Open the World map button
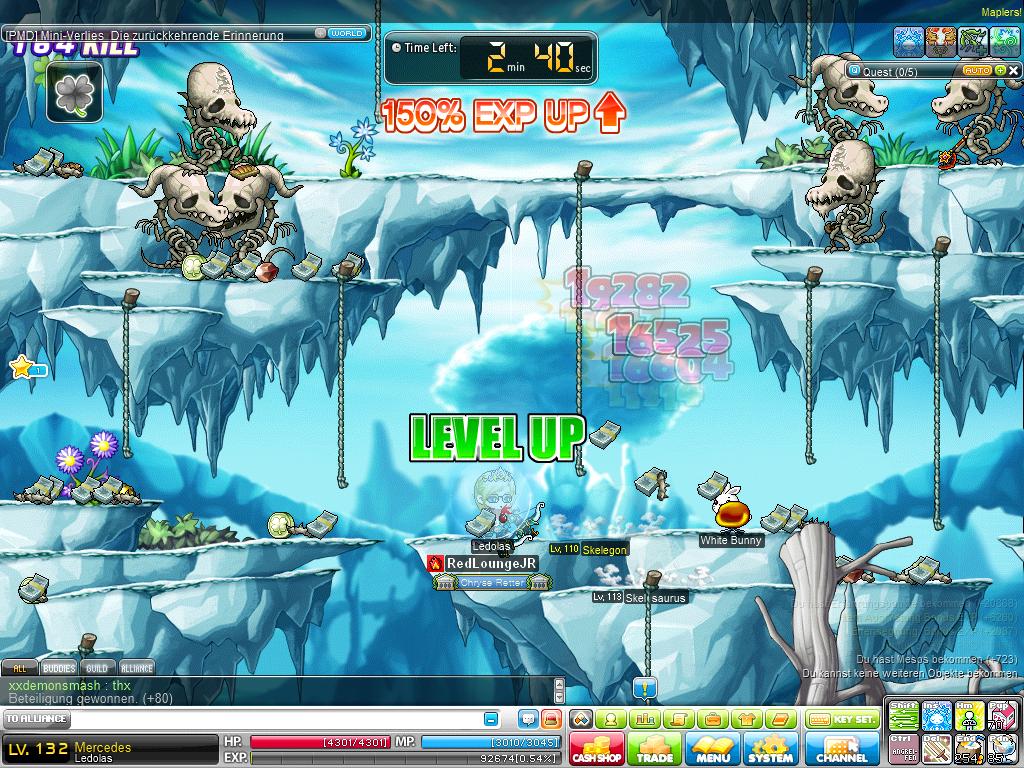The image size is (1024, 768). pos(346,33)
